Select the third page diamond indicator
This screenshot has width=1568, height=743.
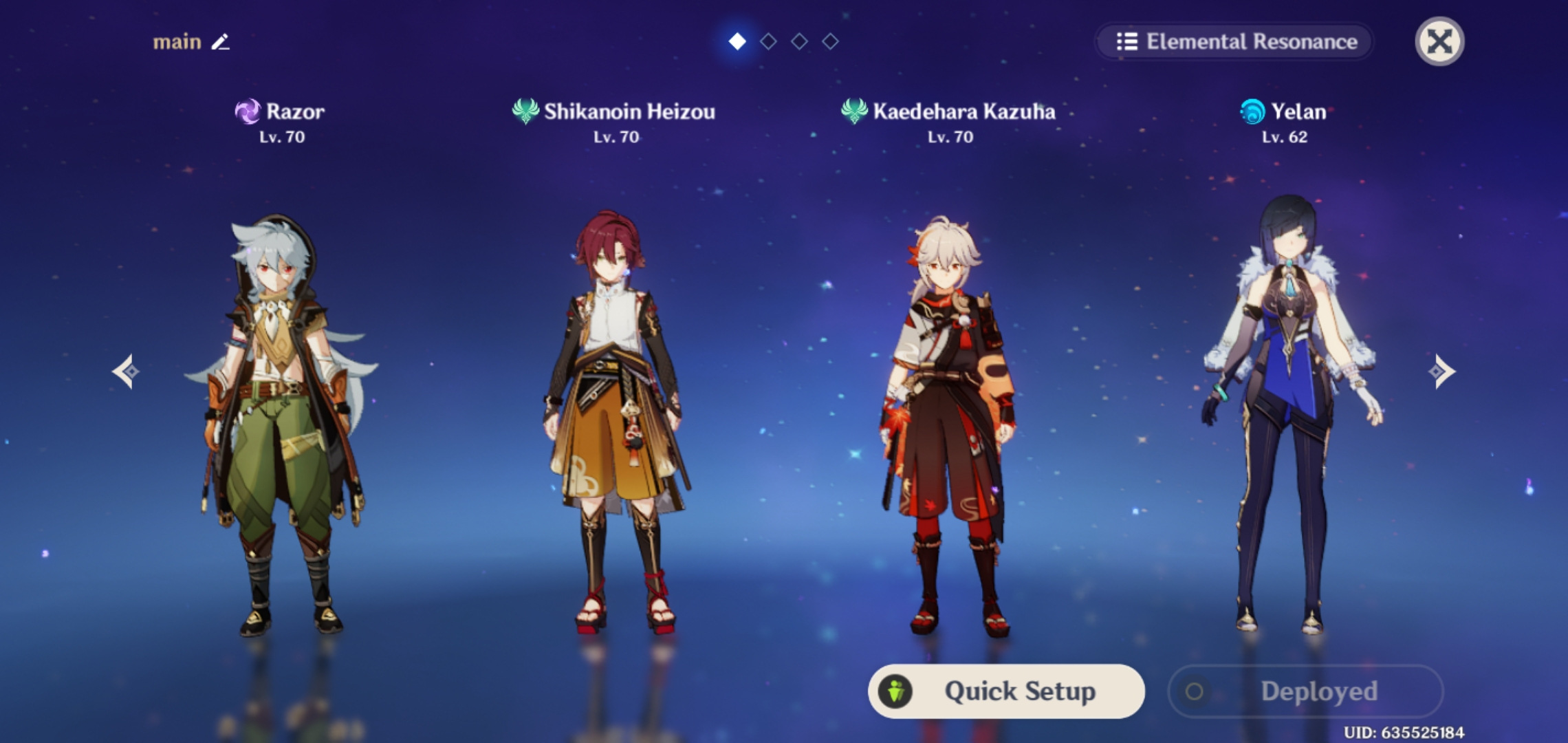pyautogui.click(x=799, y=41)
